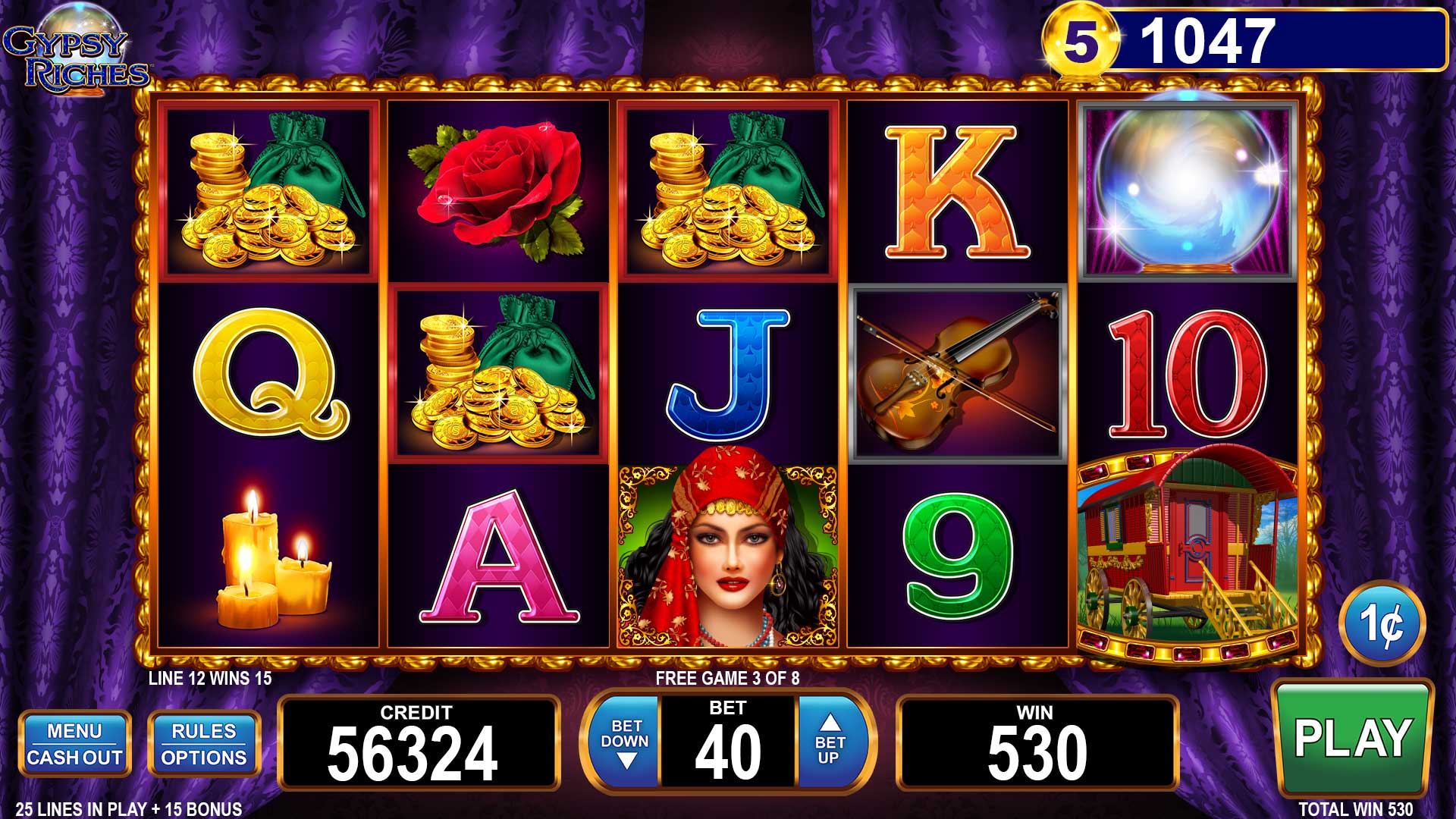1456x819 pixels.
Task: Open the Menu / Cash Out button
Action: click(x=74, y=744)
